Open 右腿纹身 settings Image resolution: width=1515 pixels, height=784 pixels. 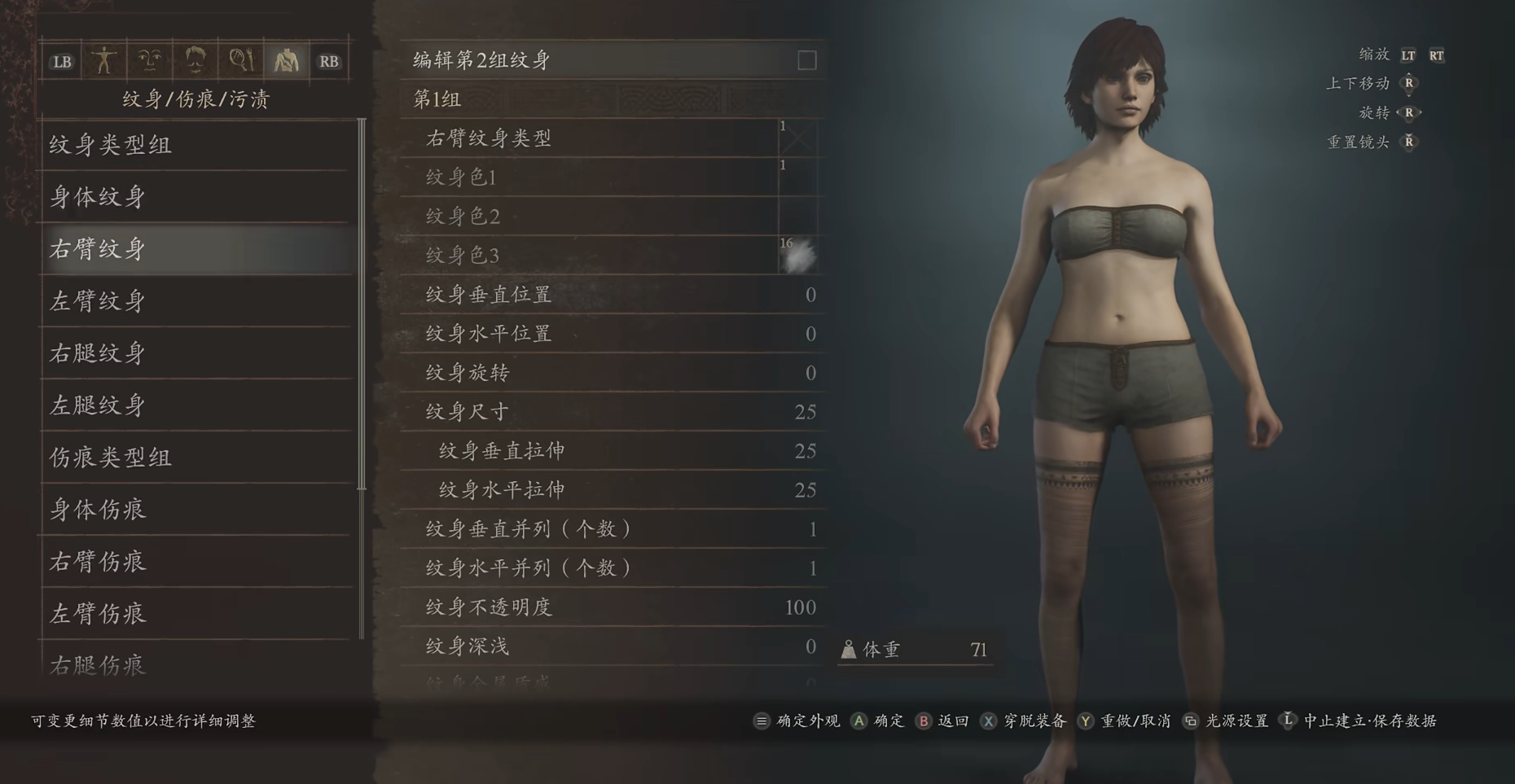(x=195, y=353)
